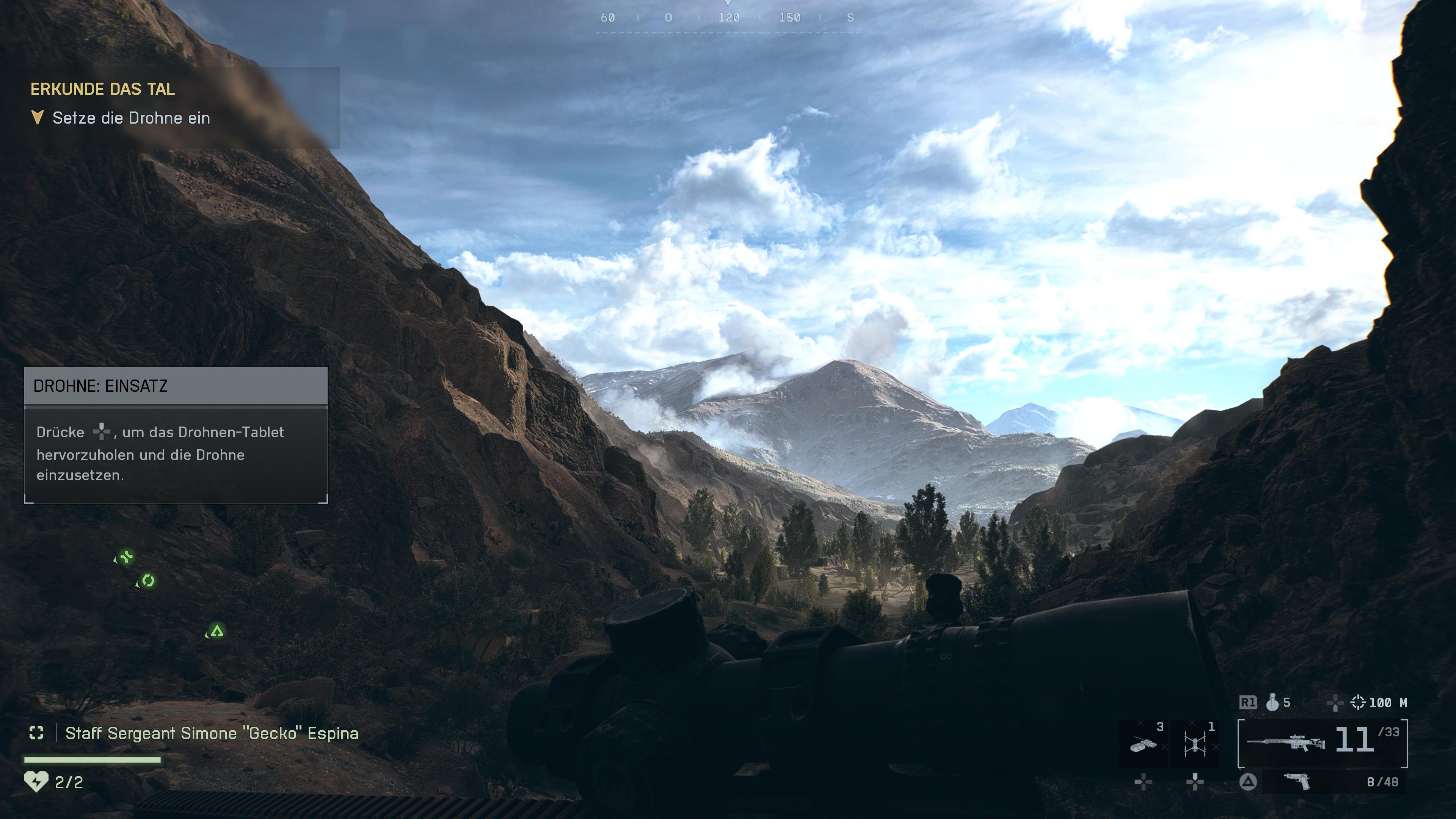Click the compass bar heading strip

pyautogui.click(x=728, y=18)
